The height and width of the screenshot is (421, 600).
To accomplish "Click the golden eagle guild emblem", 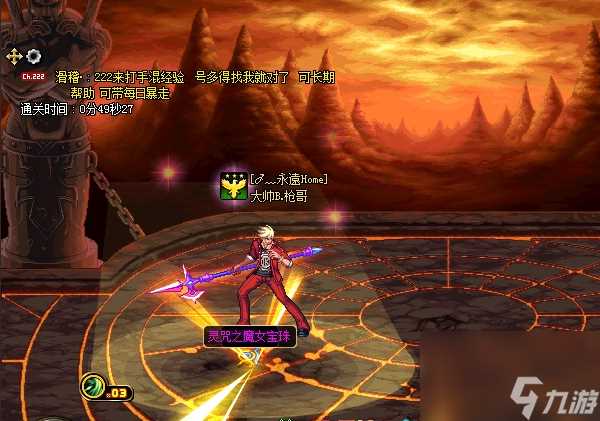I will pos(234,186).
